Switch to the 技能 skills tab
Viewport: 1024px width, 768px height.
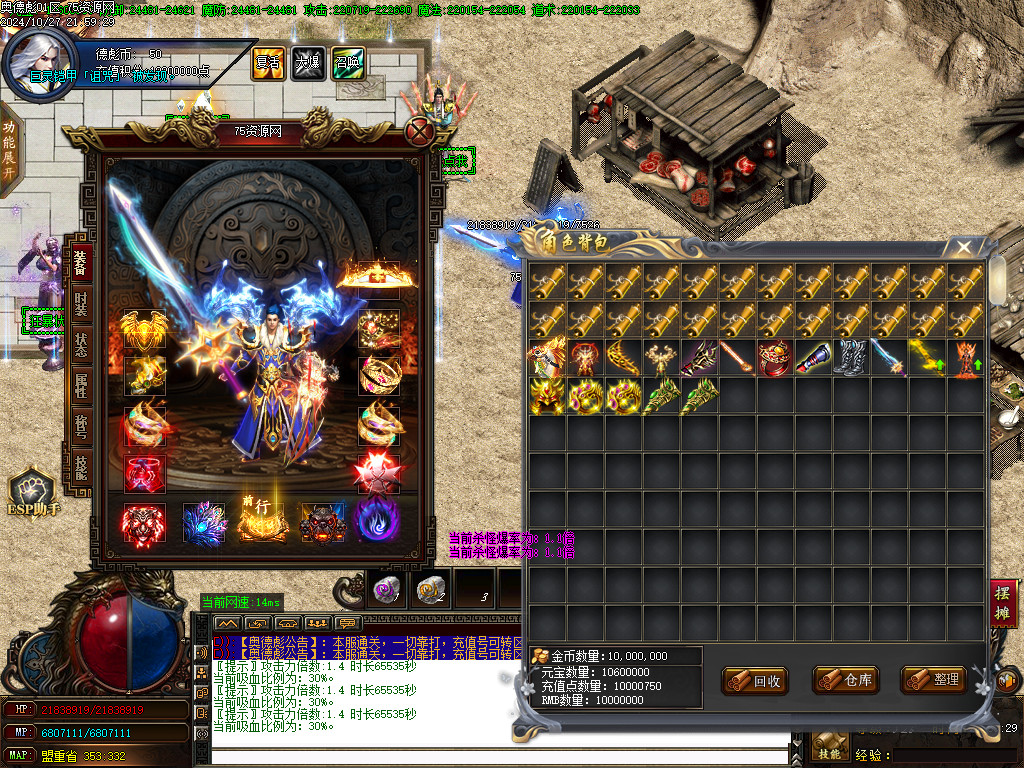pyautogui.click(x=81, y=468)
